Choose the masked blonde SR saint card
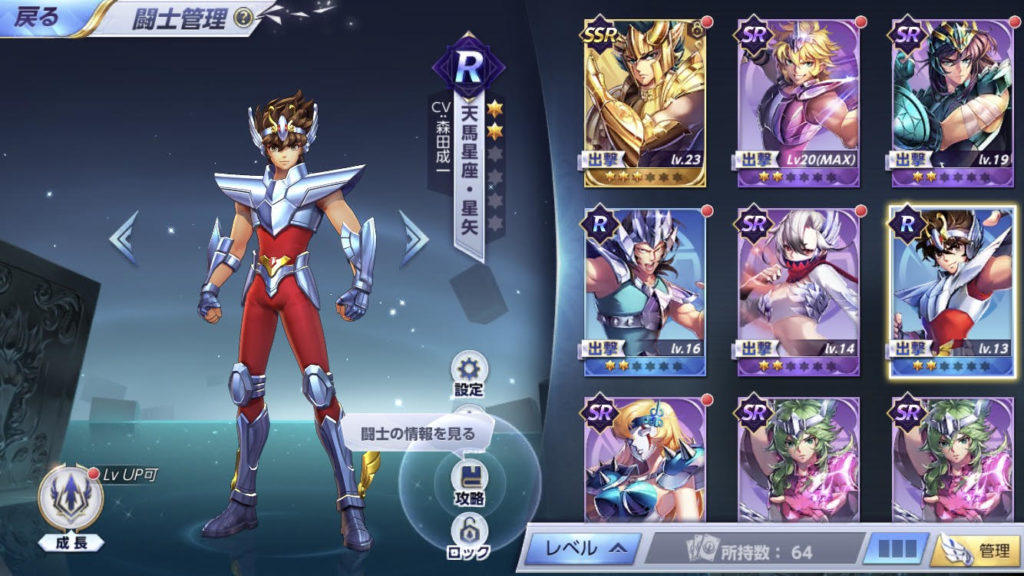This screenshot has height=576, width=1024. click(645, 458)
